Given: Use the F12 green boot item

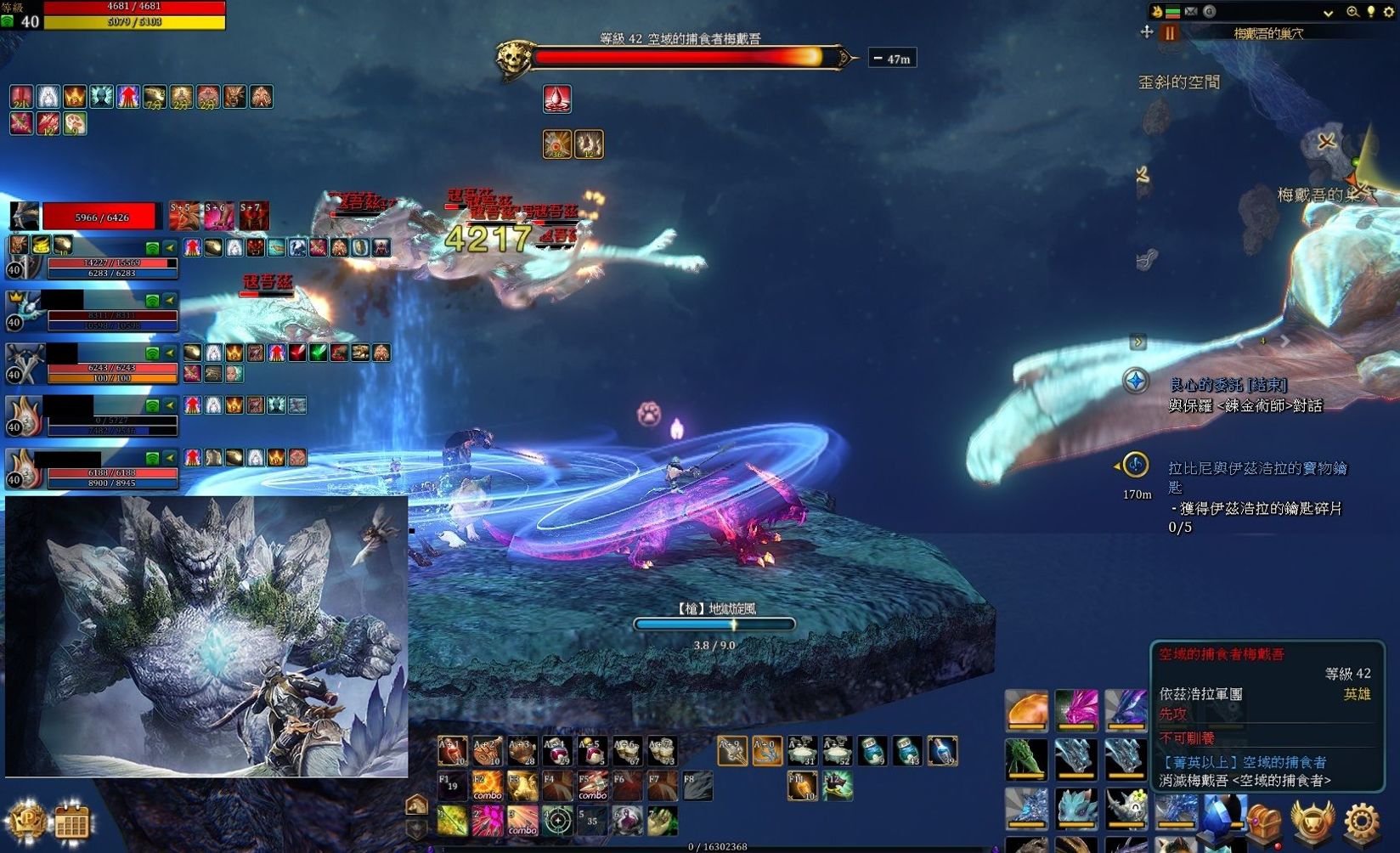Looking at the screenshot, I should 837,785.
